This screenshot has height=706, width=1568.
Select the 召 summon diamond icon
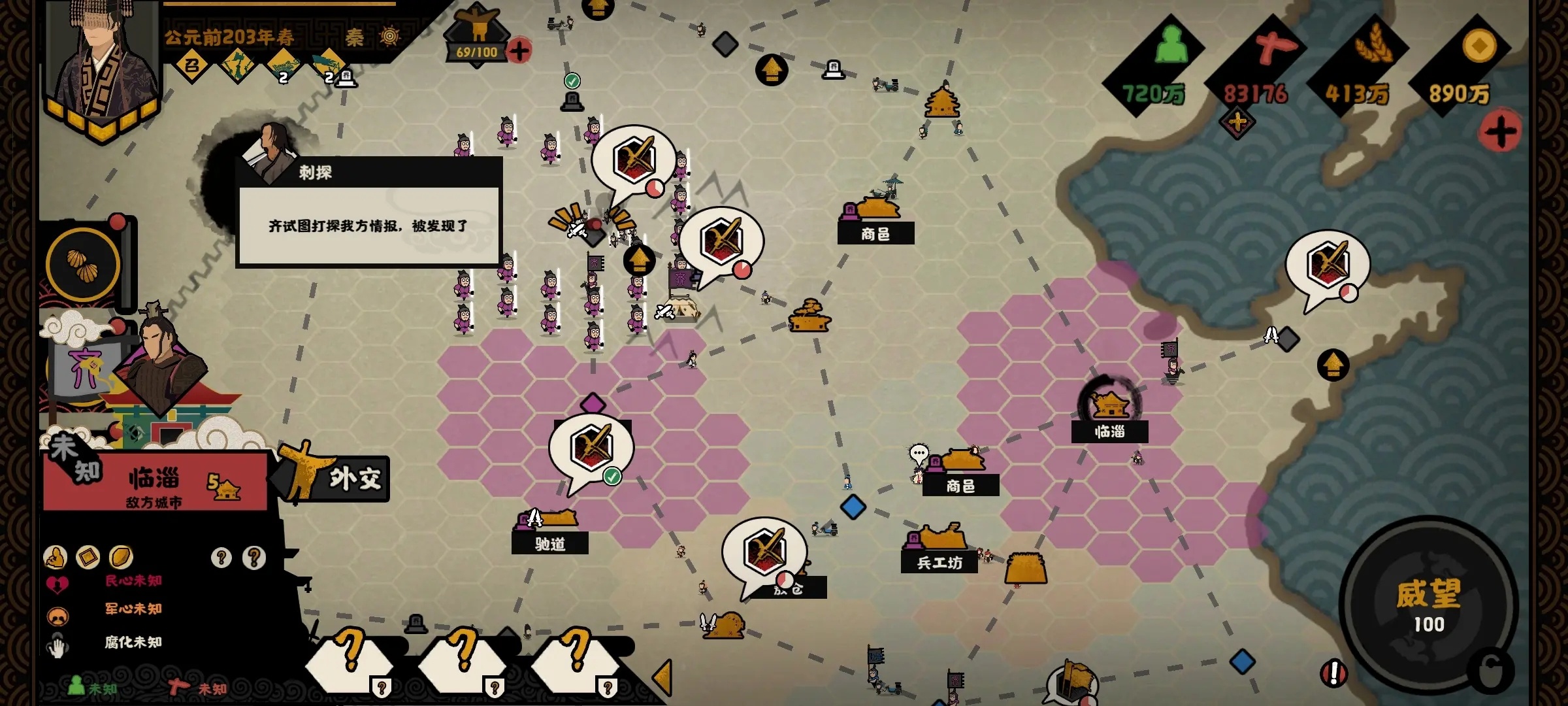(x=191, y=65)
